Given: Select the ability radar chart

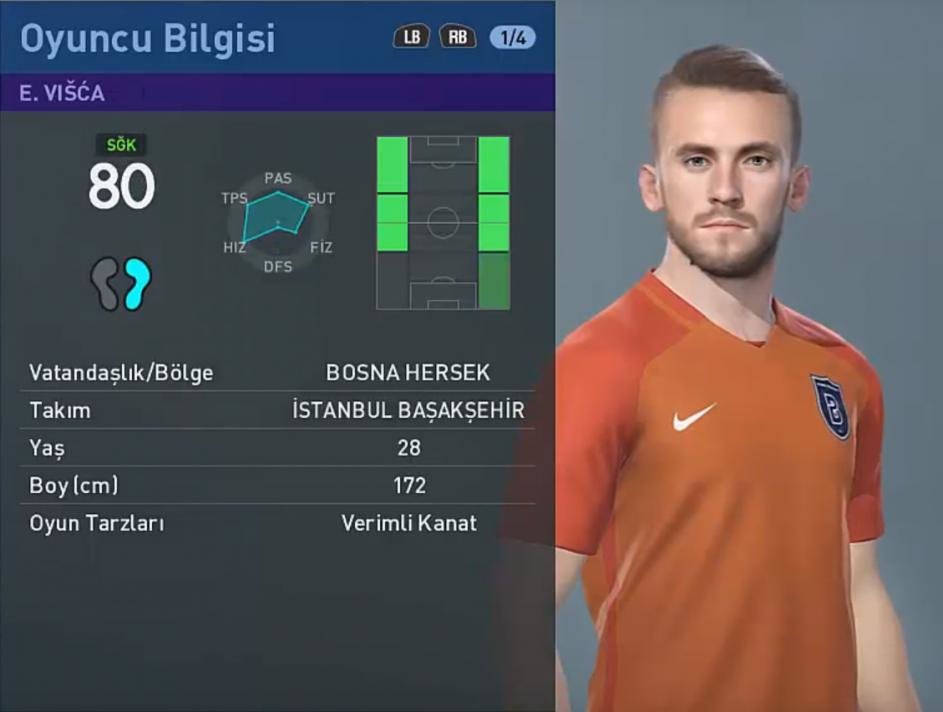Looking at the screenshot, I should coord(278,220).
